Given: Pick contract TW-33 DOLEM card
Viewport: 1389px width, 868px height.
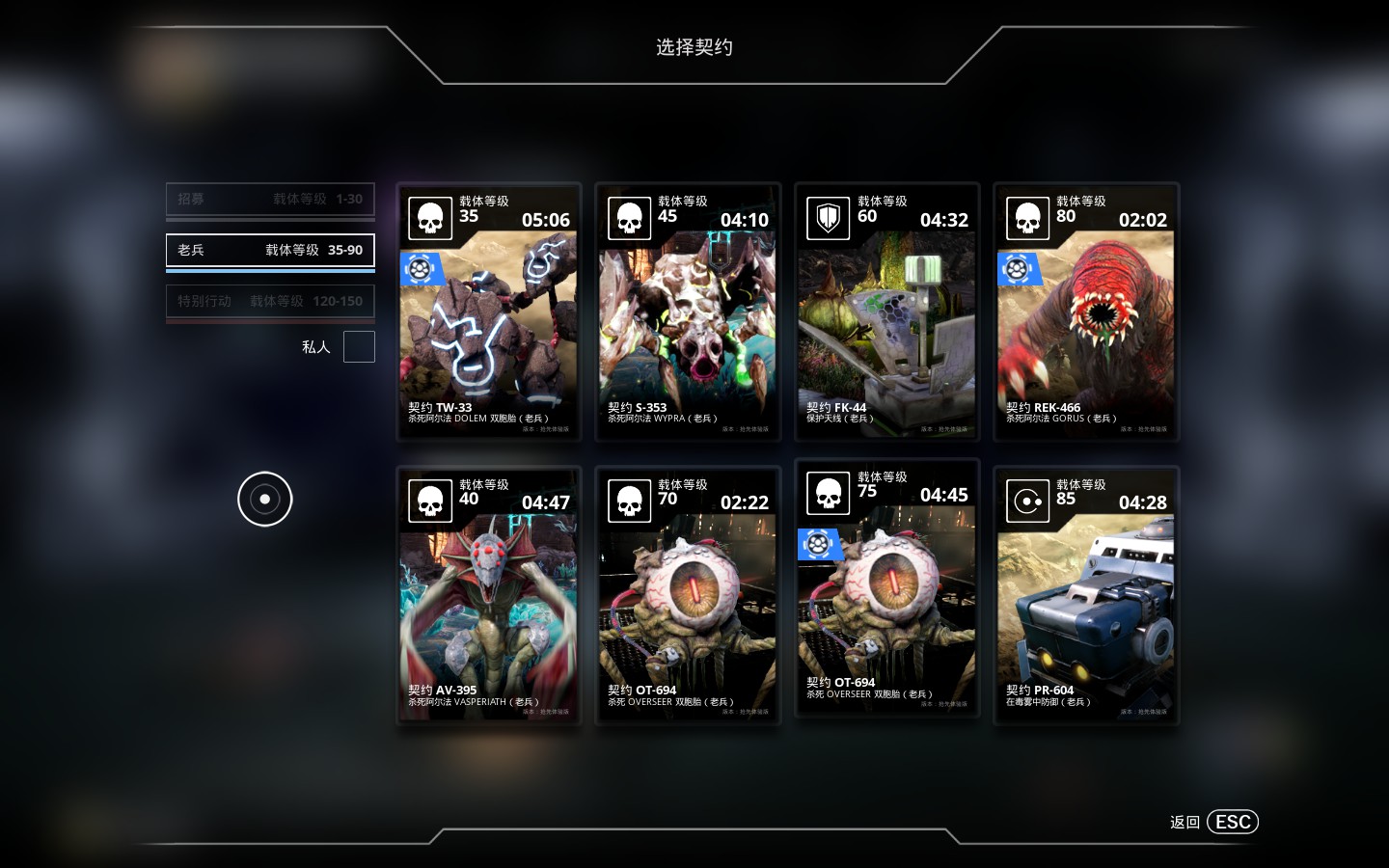Looking at the screenshot, I should [489, 312].
